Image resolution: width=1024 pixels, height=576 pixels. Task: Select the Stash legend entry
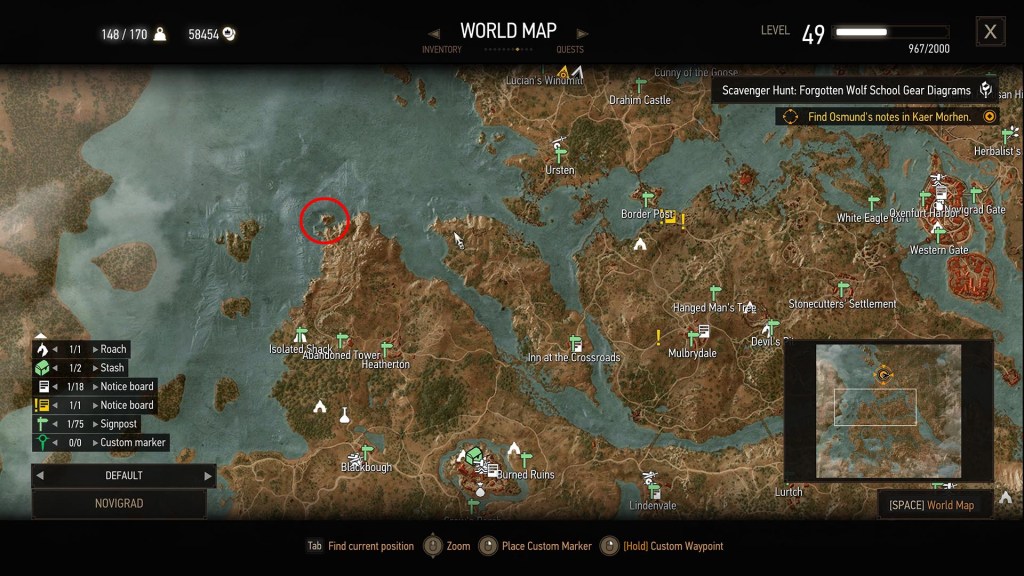click(112, 368)
